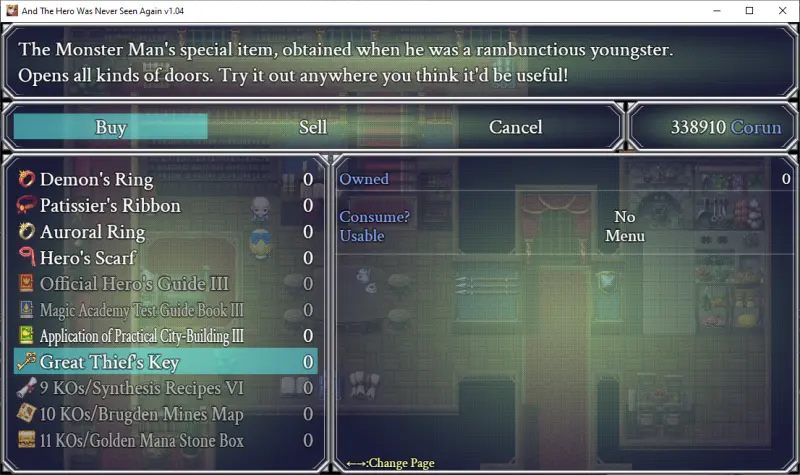Select the Golden Mana Stone Box
Image resolution: width=800 pixels, height=475 pixels.
[141, 440]
